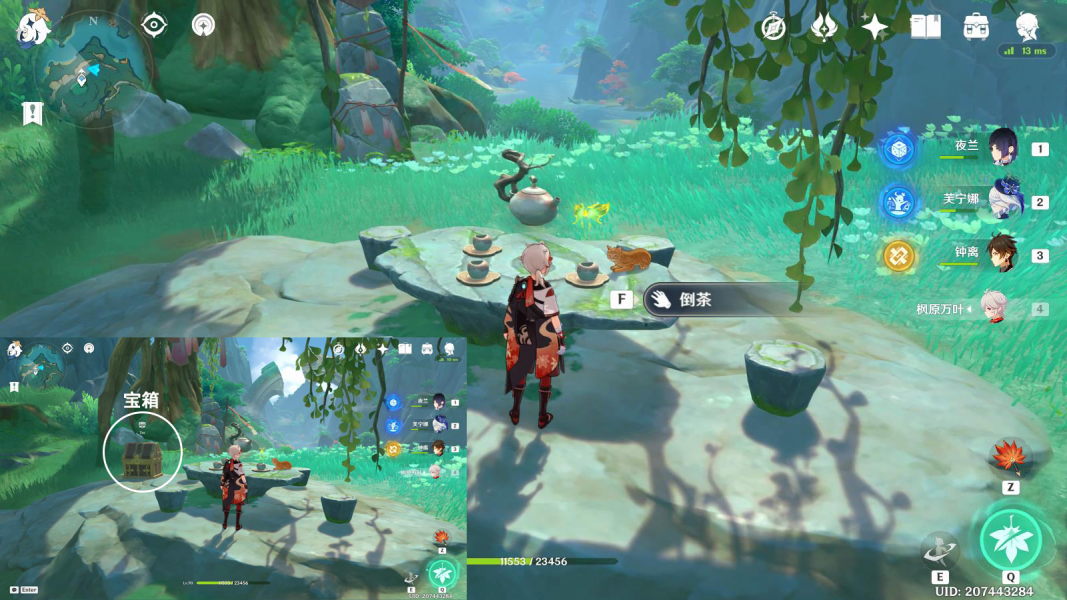Switch to party member 夜兰
The width and height of the screenshot is (1067, 600).
[1002, 148]
